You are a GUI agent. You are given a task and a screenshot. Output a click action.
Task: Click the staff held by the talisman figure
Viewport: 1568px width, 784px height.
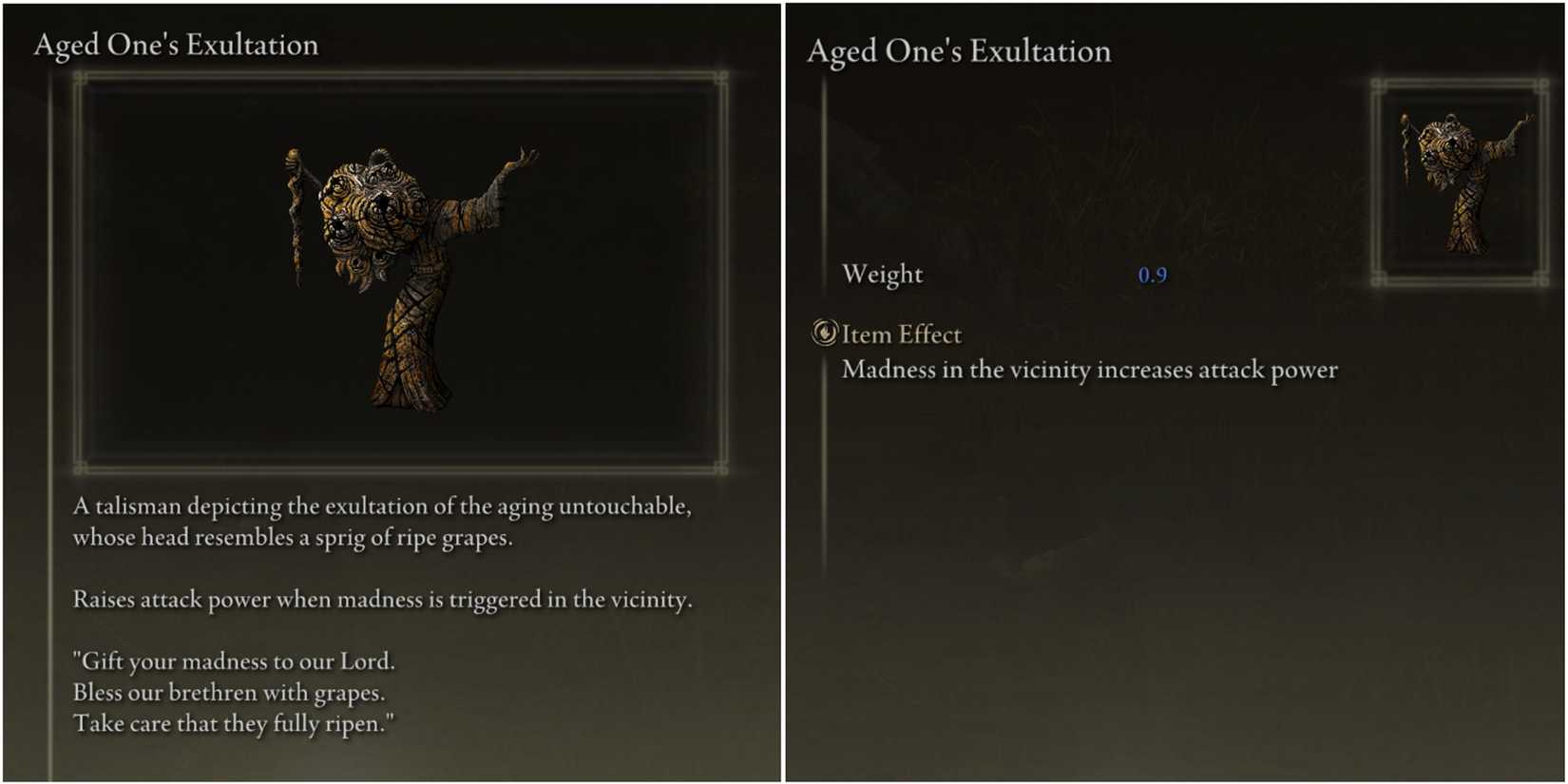click(296, 209)
